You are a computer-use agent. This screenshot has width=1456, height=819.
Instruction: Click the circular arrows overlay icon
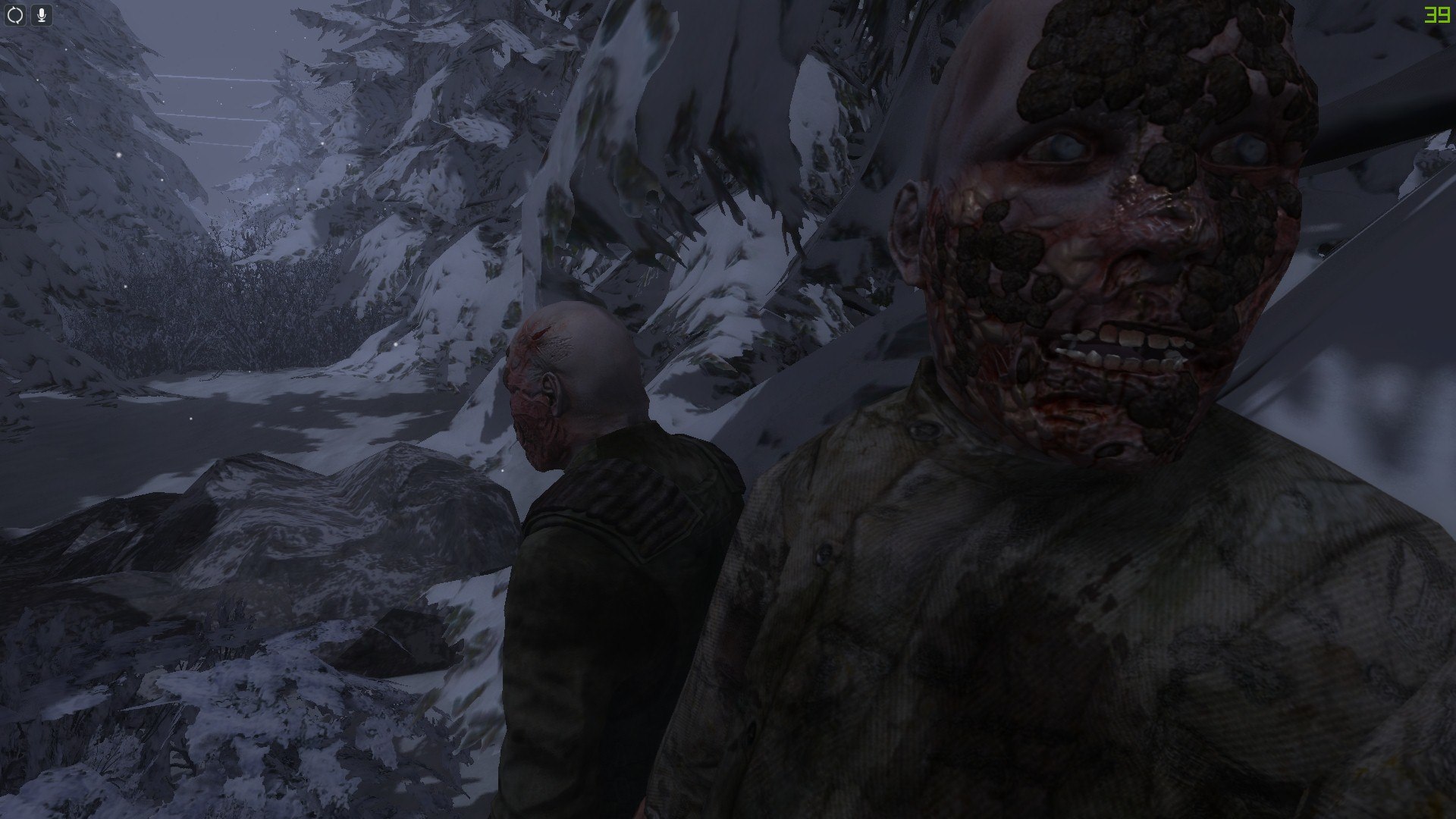16,15
